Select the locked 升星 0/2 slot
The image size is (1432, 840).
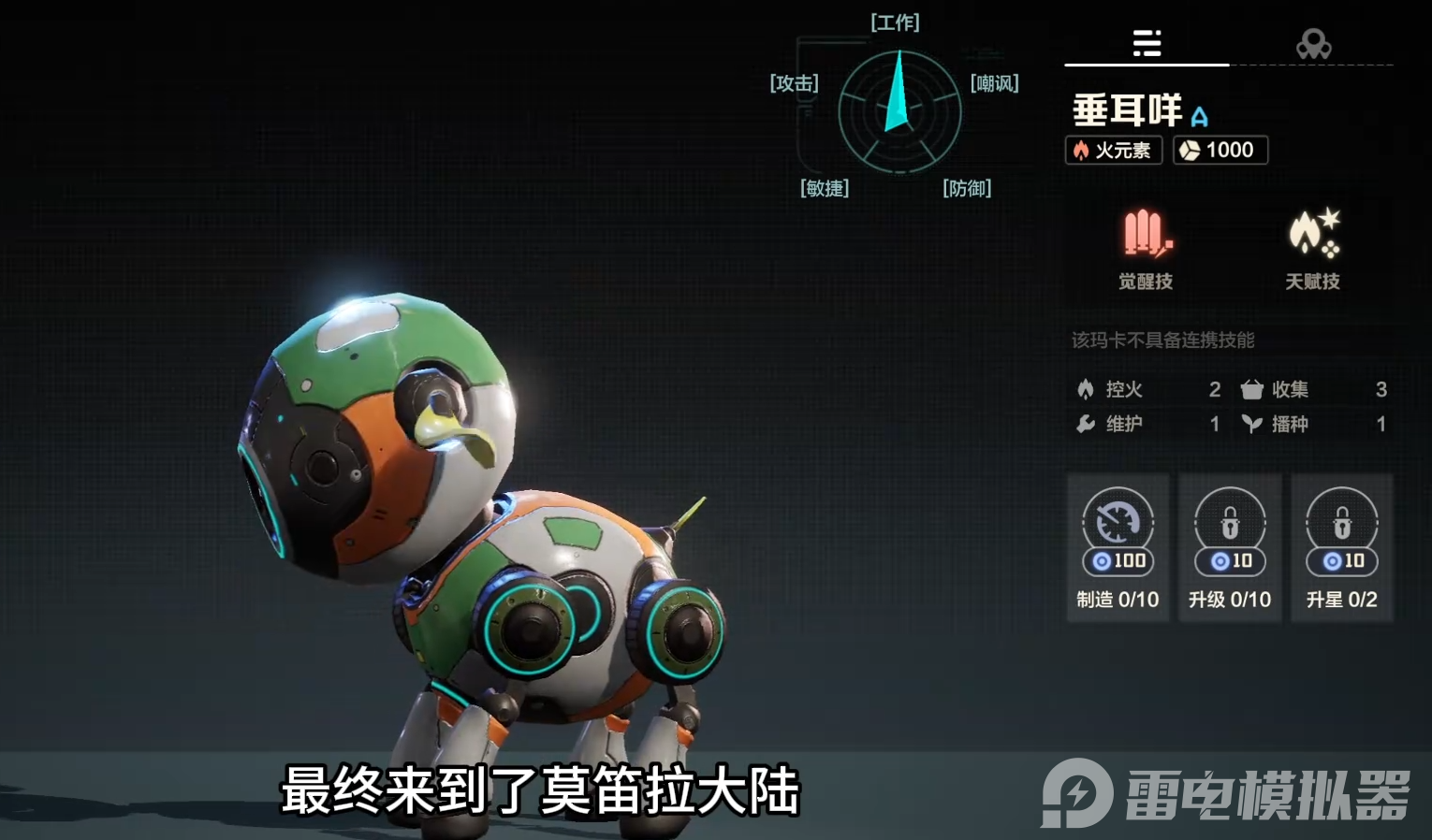click(x=1341, y=547)
